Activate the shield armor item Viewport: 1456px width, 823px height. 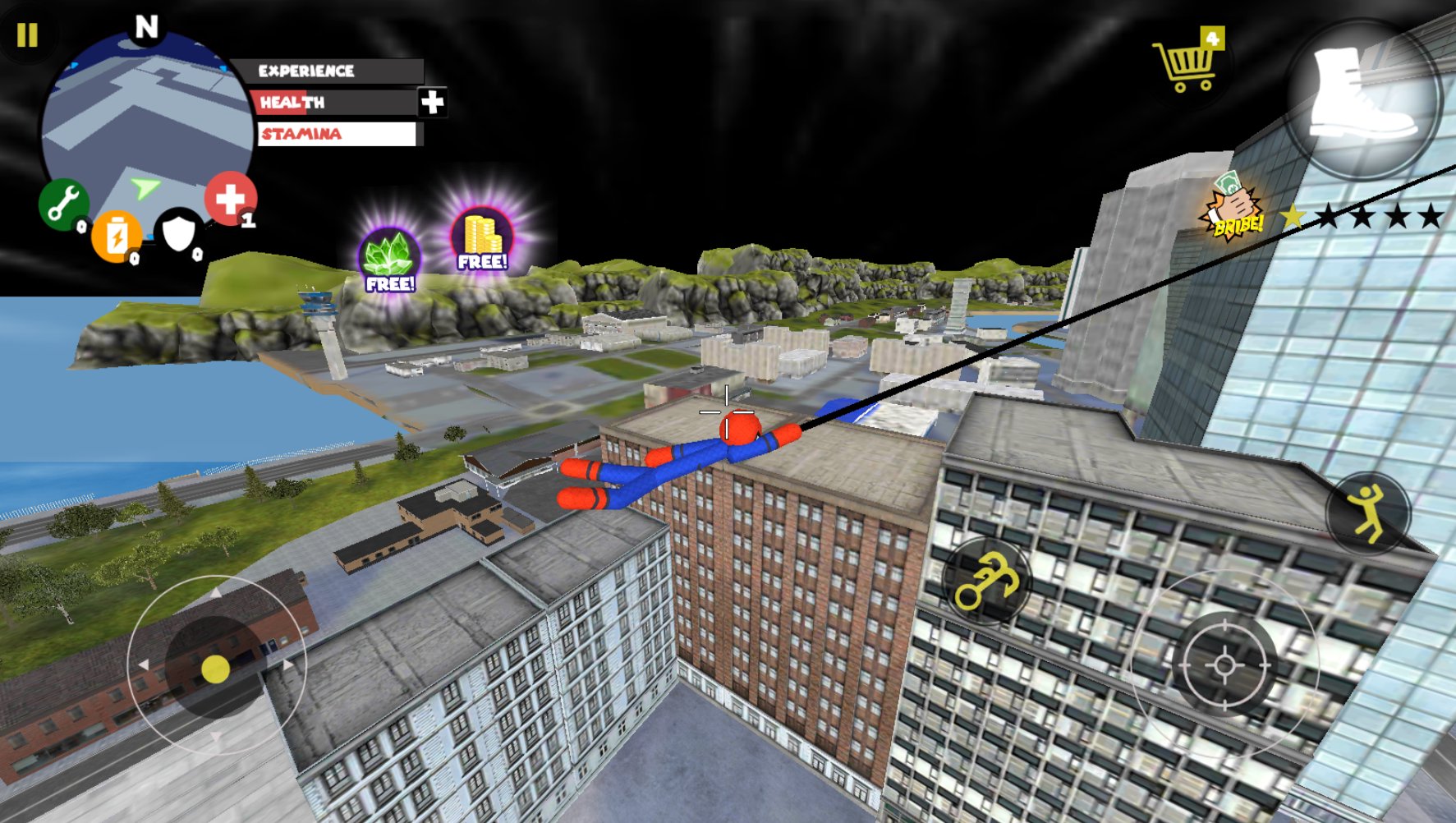click(179, 232)
